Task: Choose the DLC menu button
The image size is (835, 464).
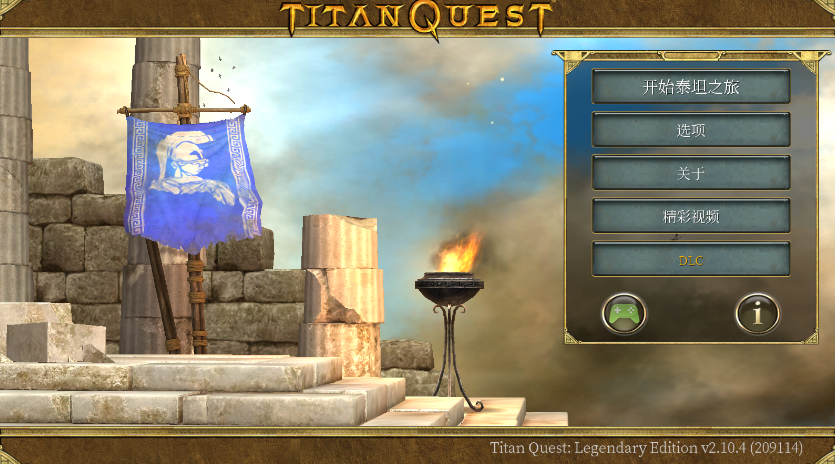Action: (691, 260)
